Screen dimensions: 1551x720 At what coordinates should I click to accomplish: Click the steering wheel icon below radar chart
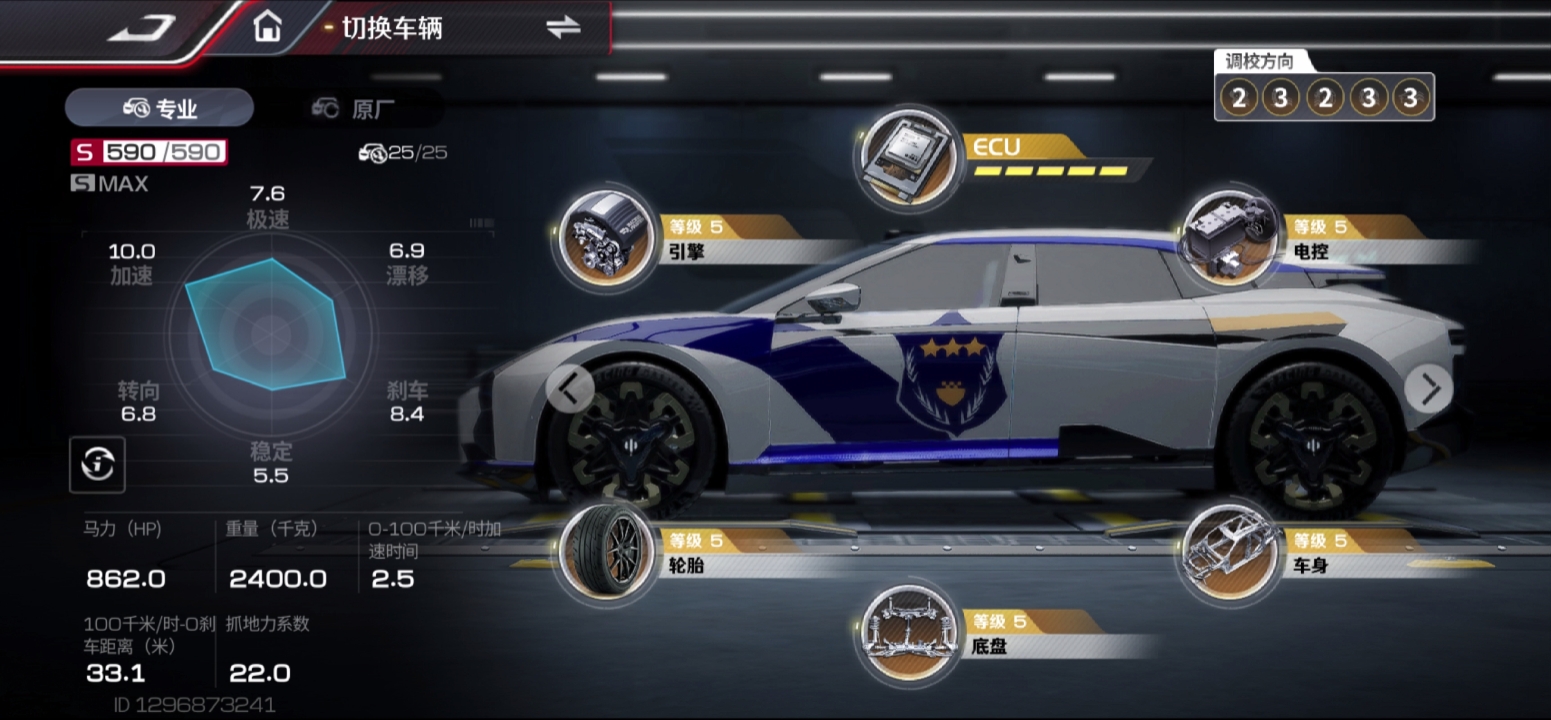[x=97, y=463]
